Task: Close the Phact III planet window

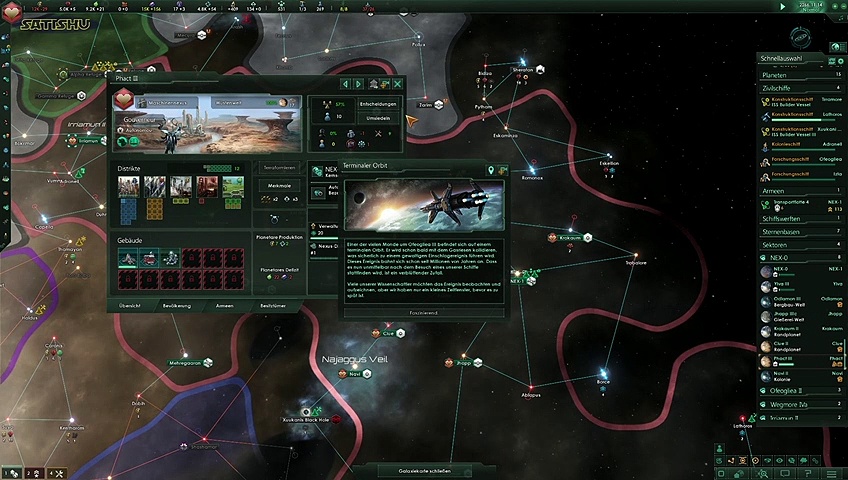Action: [398, 85]
